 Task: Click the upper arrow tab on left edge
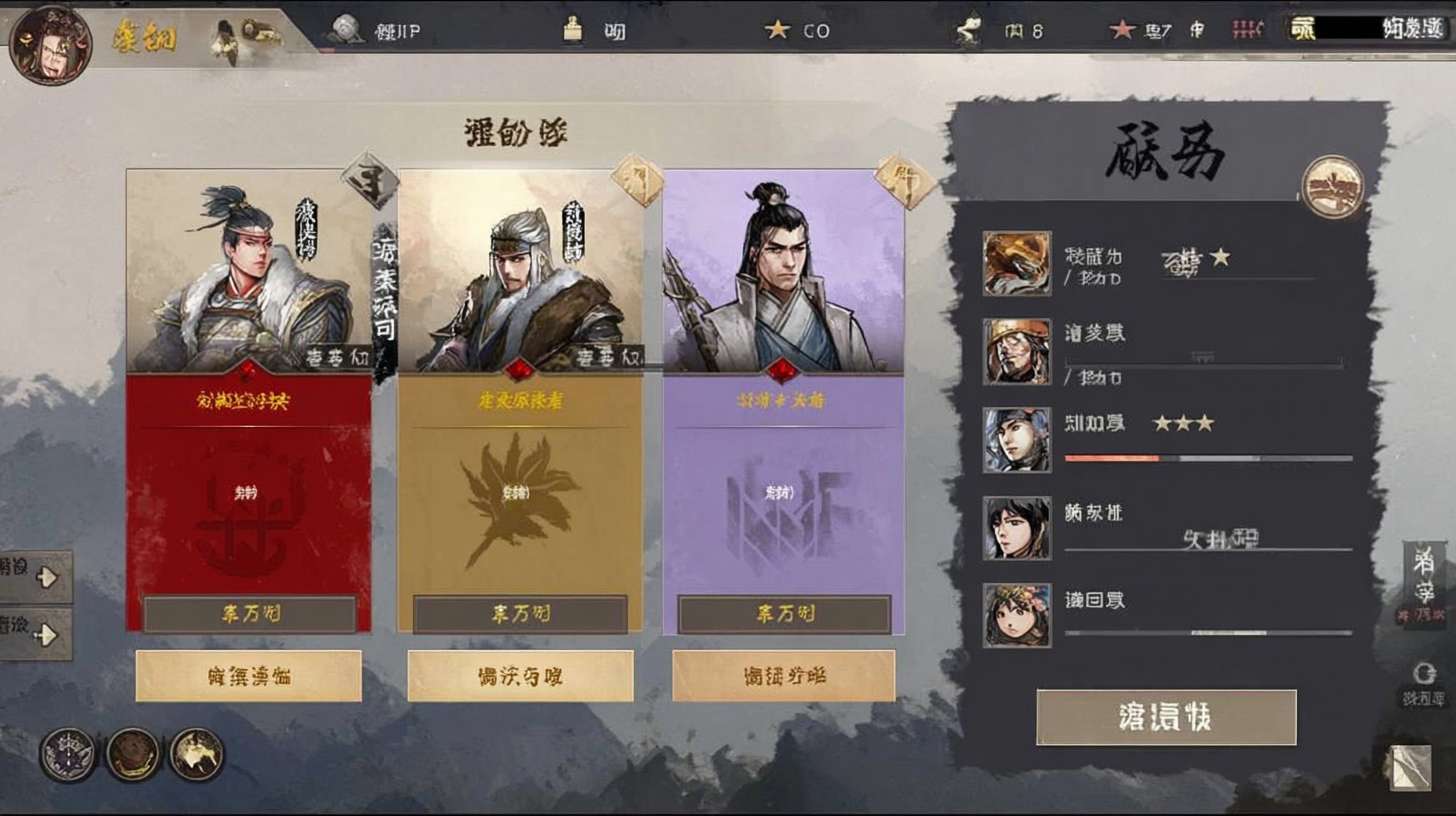pos(36,576)
